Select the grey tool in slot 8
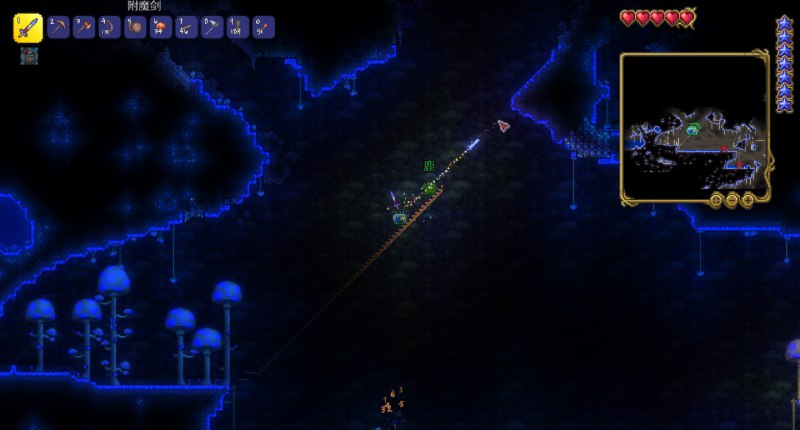Viewport: 800px width, 430px height. (212, 28)
